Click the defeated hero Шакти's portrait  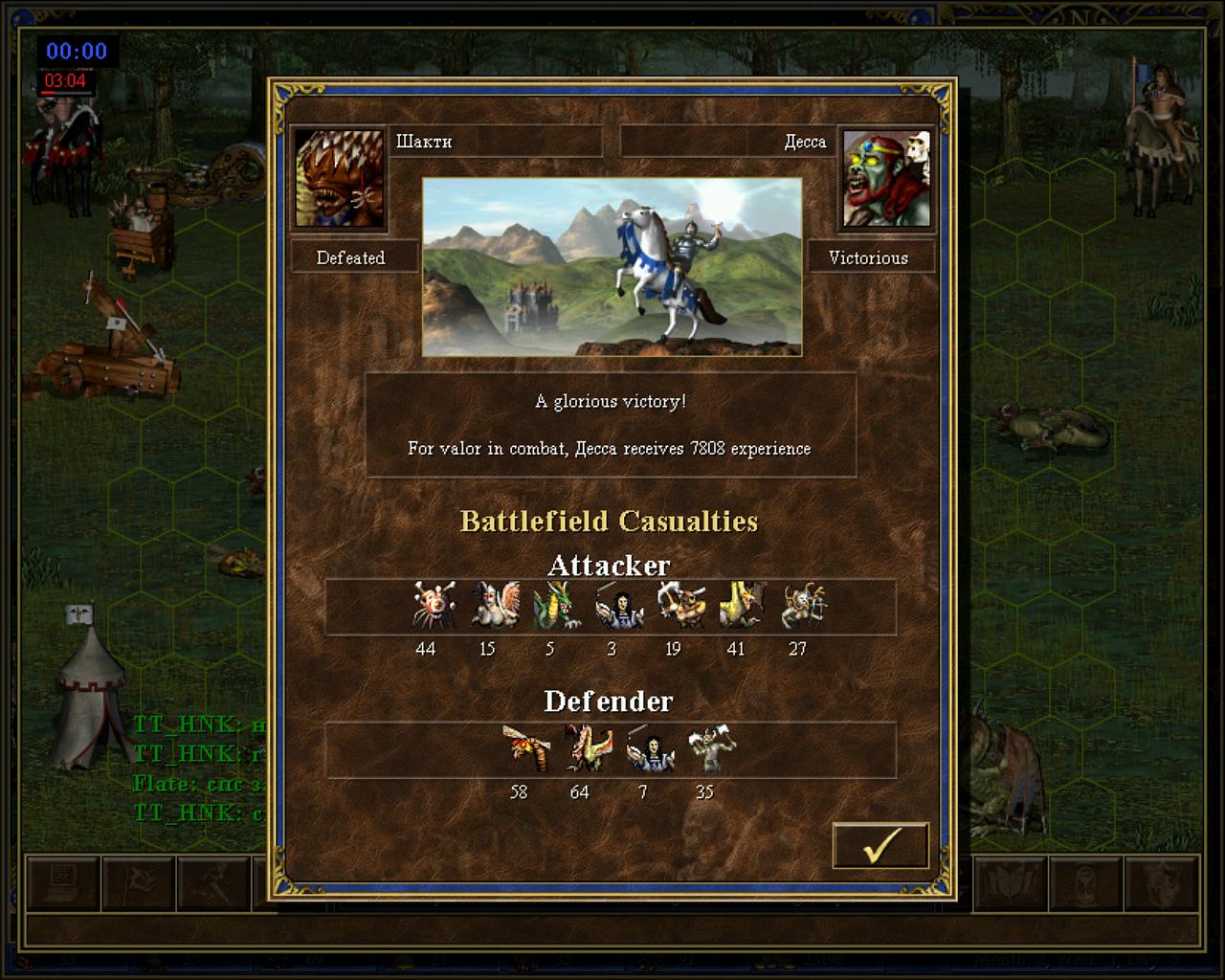point(340,179)
